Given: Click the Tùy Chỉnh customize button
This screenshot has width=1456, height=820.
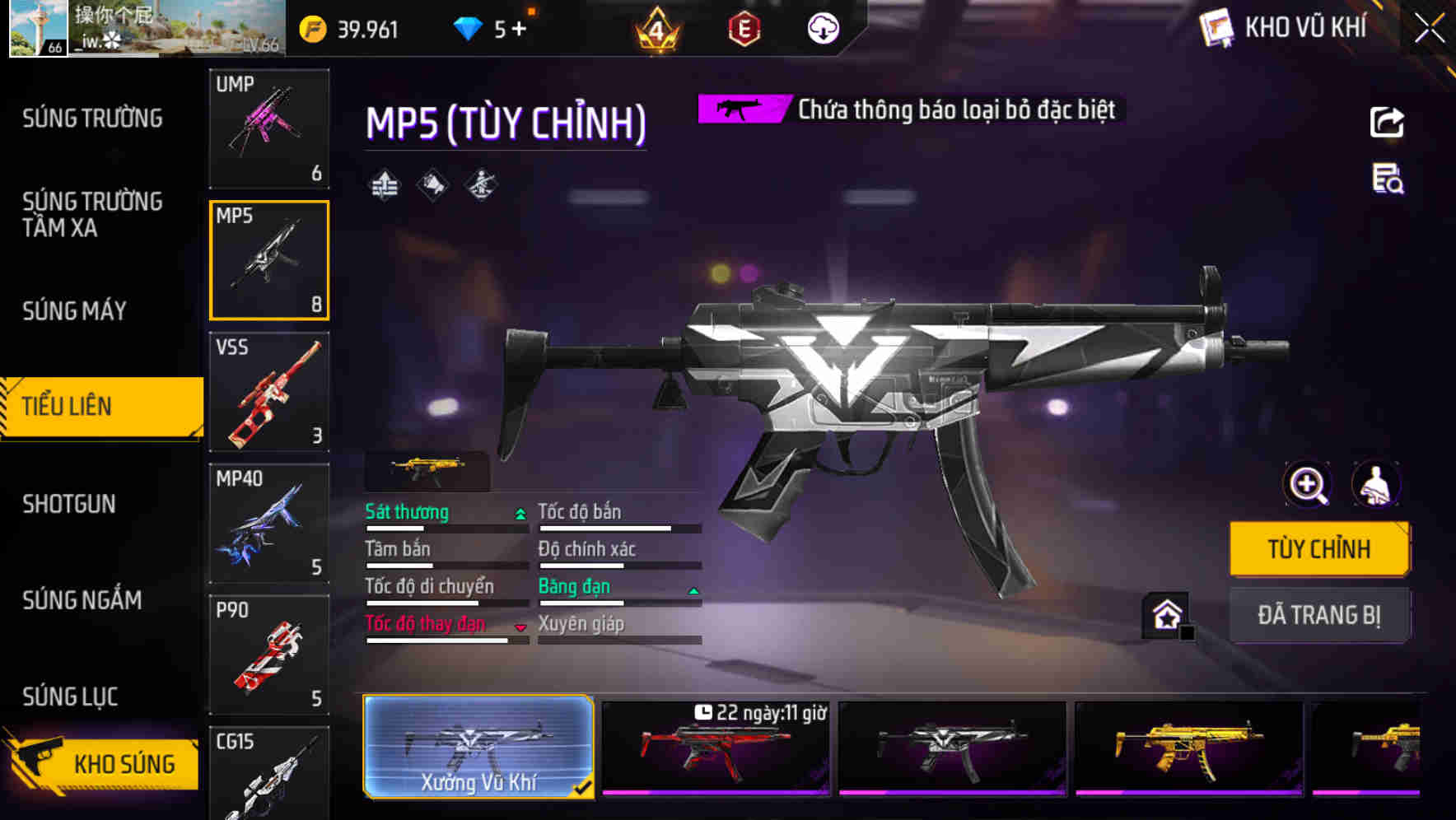Looking at the screenshot, I should pyautogui.click(x=1318, y=549).
